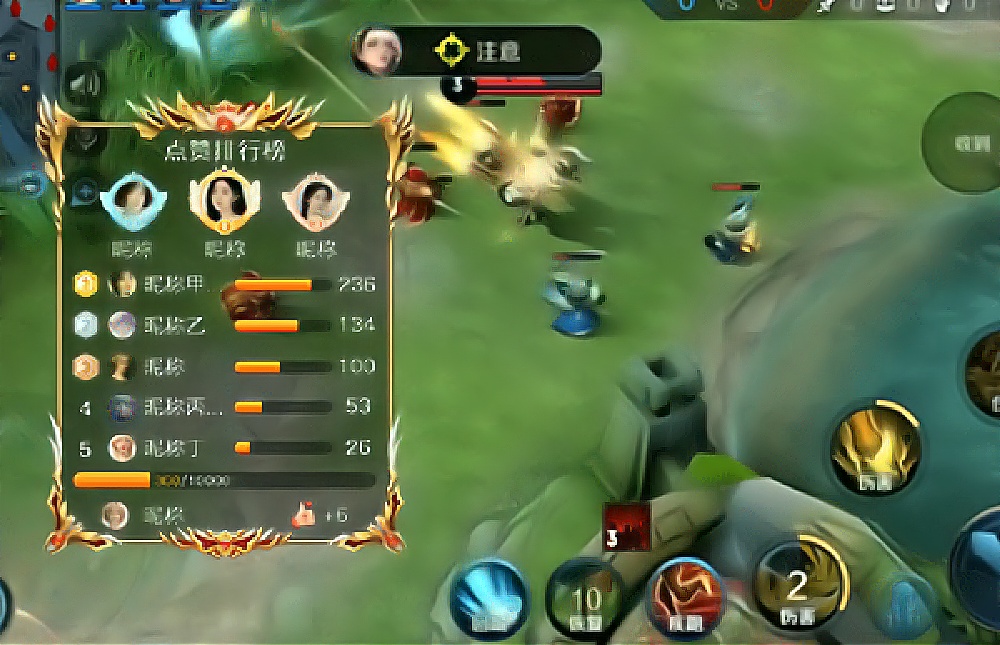The height and width of the screenshot is (645, 1000).
Task: Select the fifth-place row with 26 likes
Action: (x=225, y=447)
